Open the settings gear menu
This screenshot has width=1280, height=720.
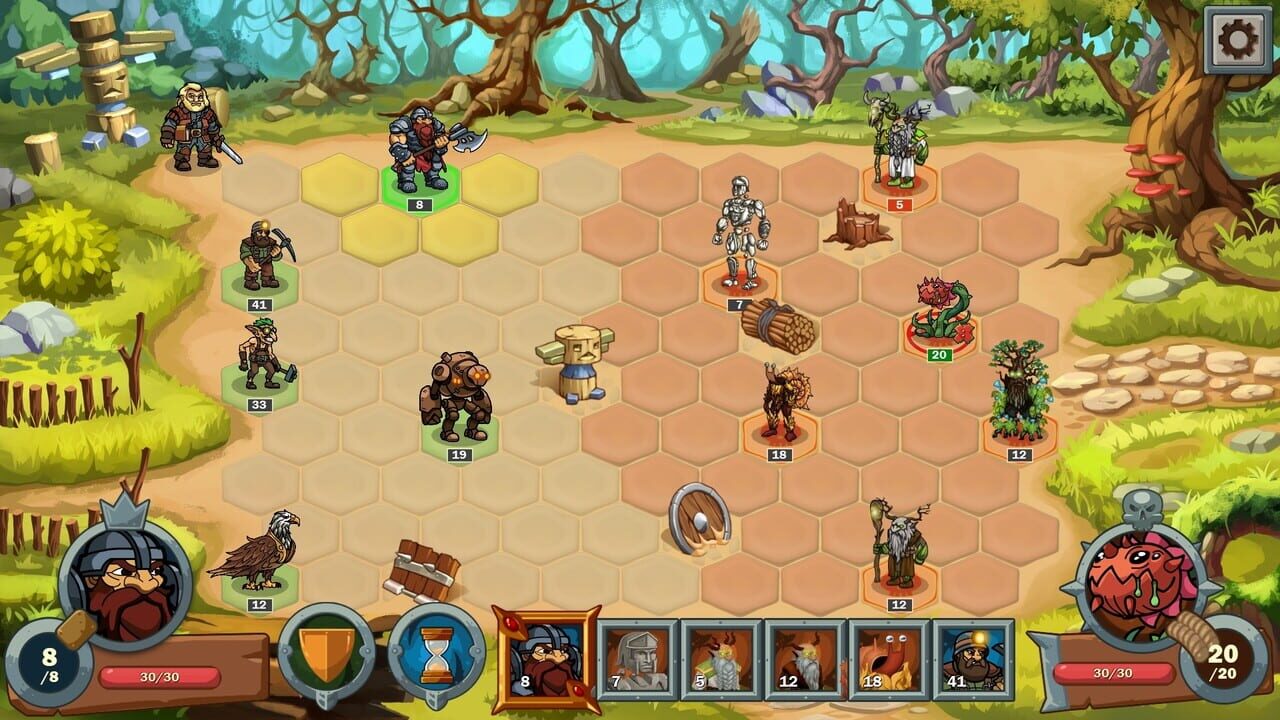tap(1236, 40)
